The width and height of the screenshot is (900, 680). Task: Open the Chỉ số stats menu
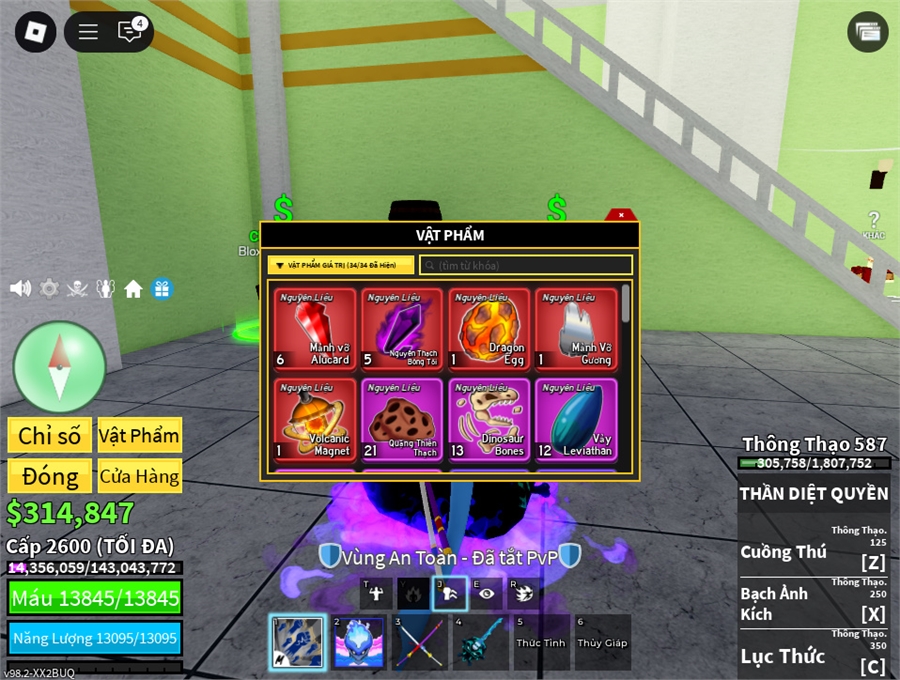pyautogui.click(x=49, y=435)
